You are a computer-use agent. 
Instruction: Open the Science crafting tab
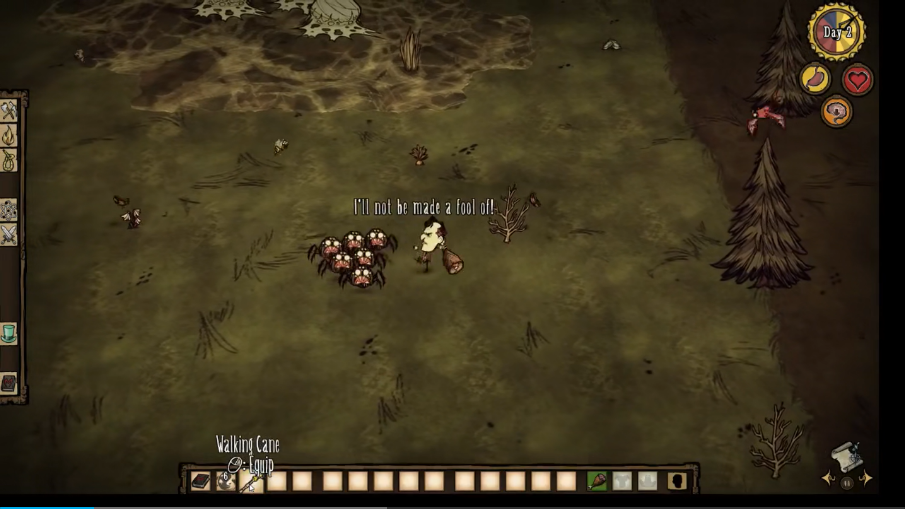(9, 210)
